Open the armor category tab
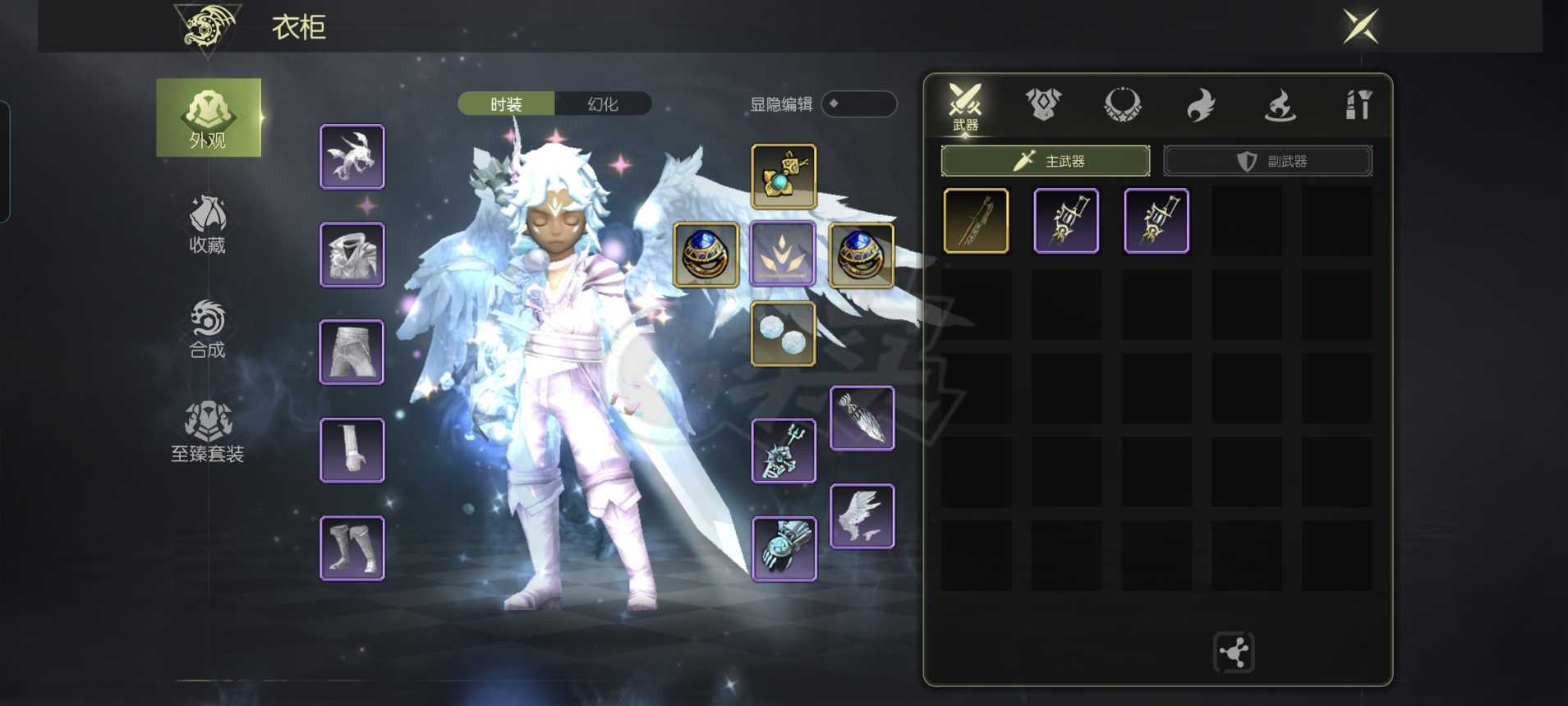 [1043, 105]
